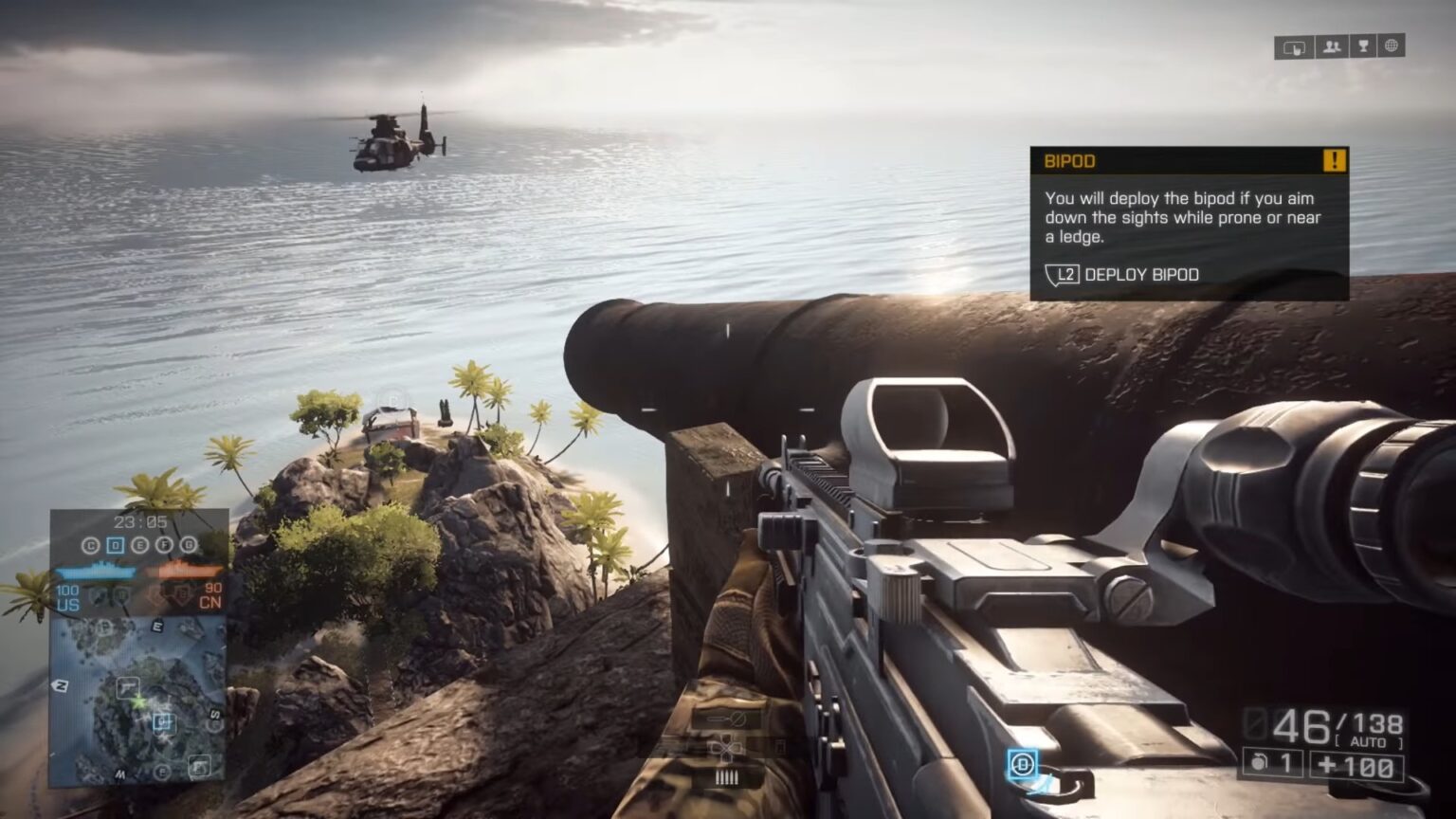1456x819 pixels.
Task: Expand objective F marker
Action: tap(163, 546)
